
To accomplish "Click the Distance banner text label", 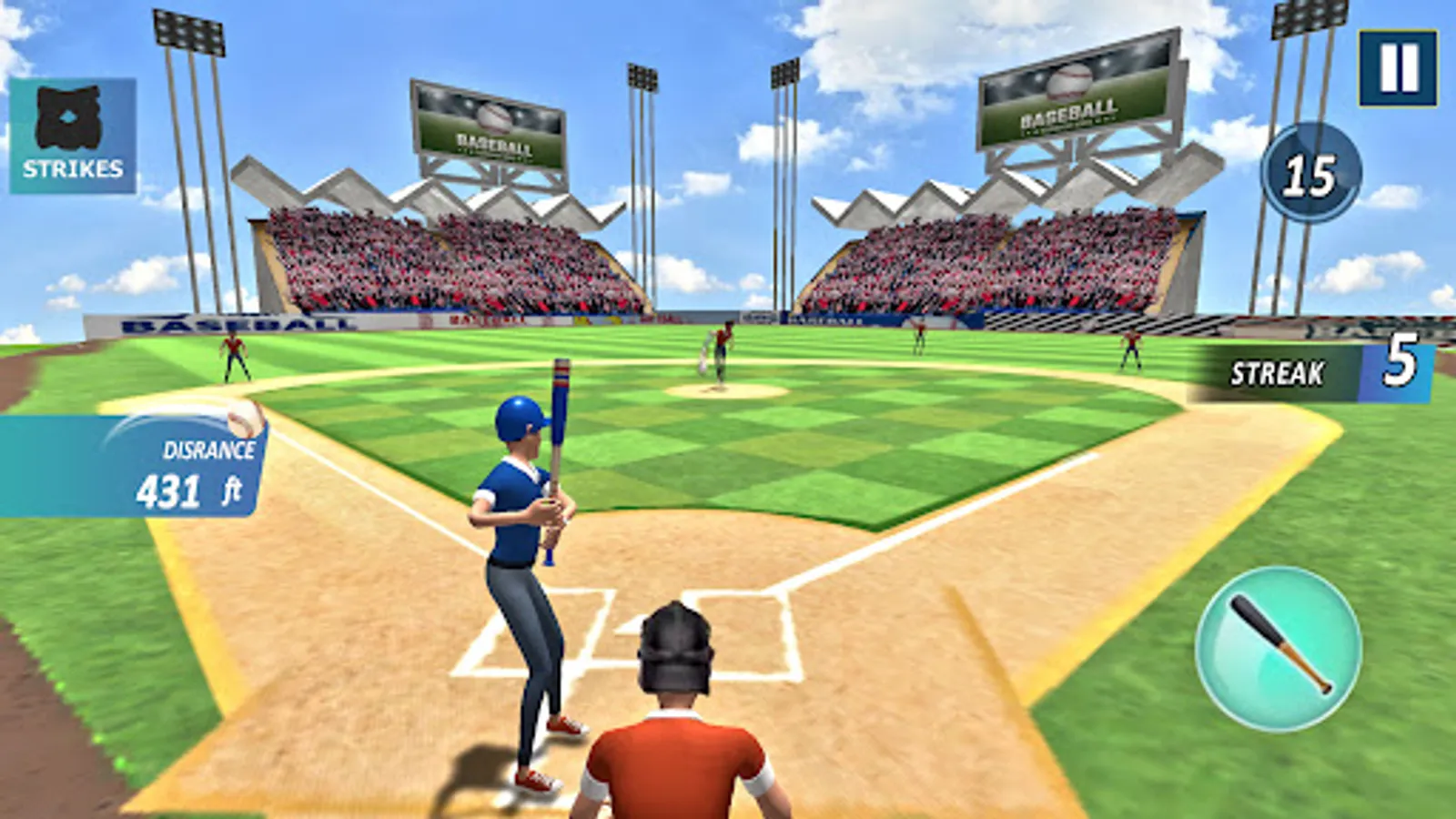I will pos(208,449).
